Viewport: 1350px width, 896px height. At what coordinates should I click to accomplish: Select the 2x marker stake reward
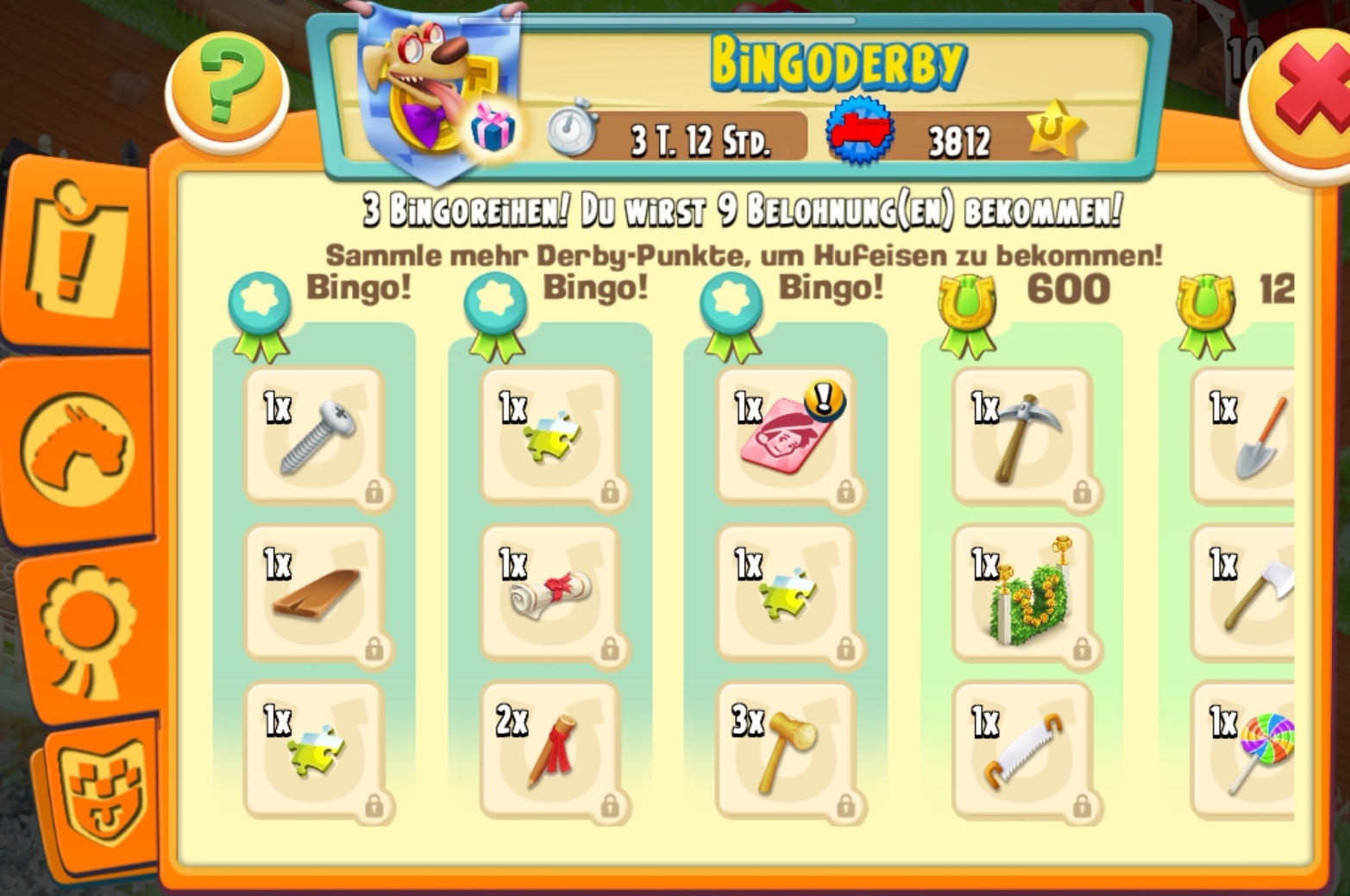550,750
